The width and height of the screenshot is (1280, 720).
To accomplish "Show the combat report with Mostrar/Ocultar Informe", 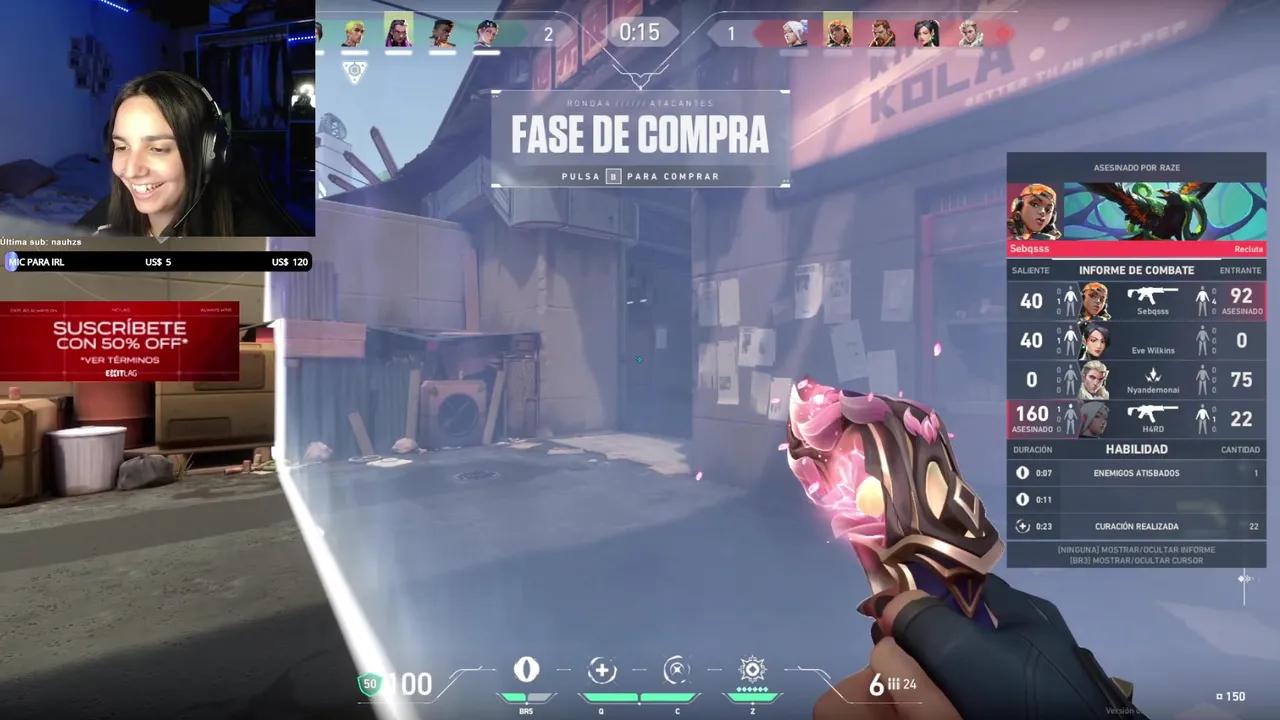I will [x=1136, y=548].
